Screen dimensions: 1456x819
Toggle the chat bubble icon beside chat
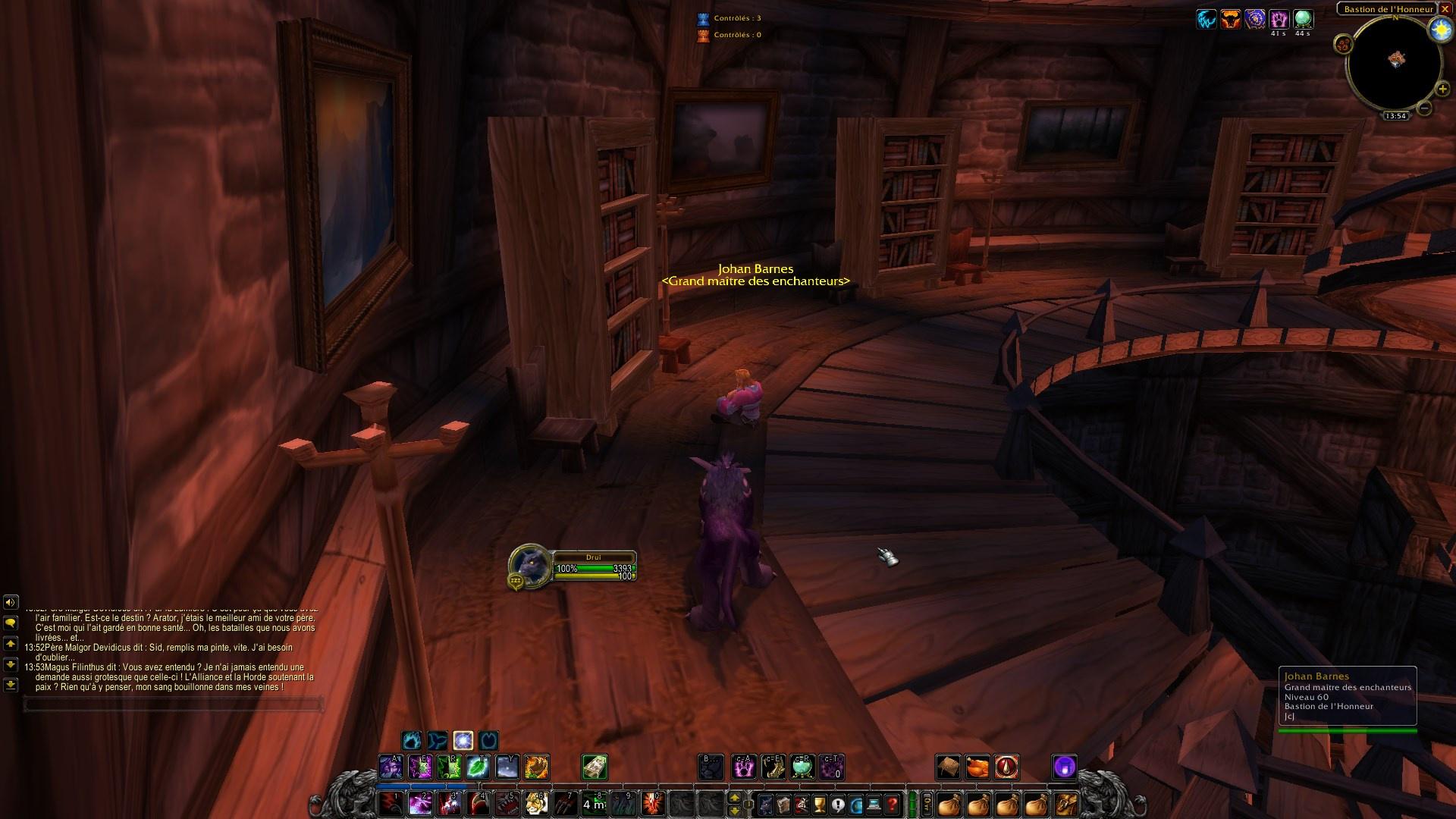click(x=9, y=623)
